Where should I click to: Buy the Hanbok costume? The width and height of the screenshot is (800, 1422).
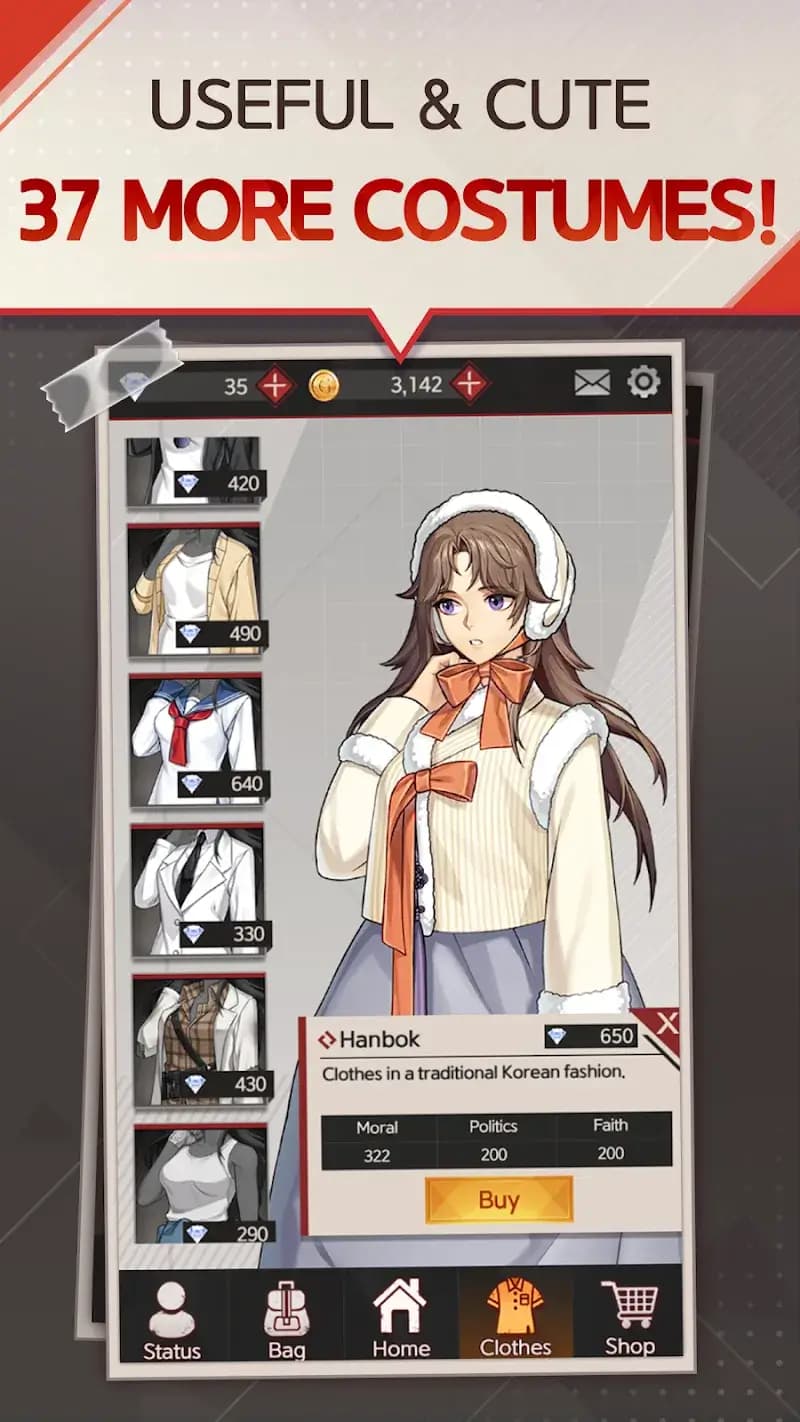pyautogui.click(x=498, y=1199)
